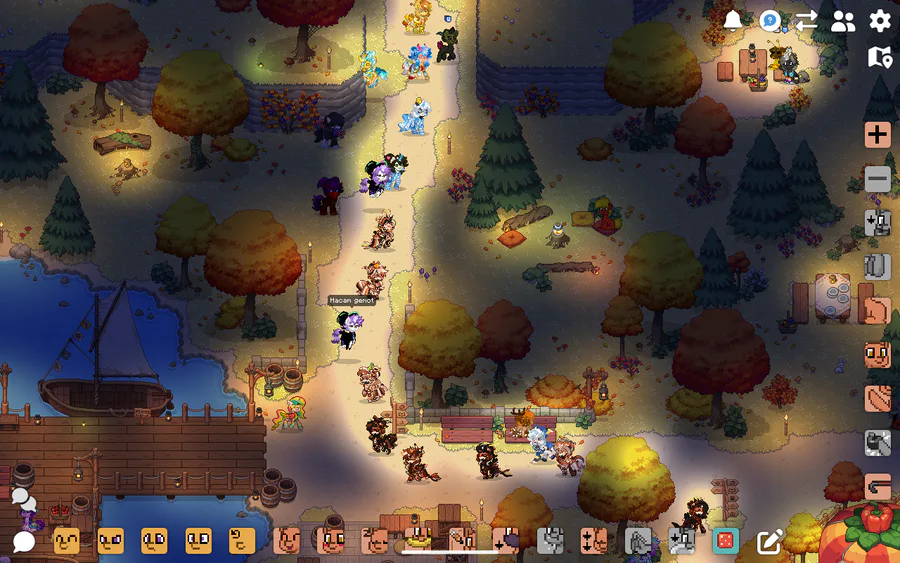Open the chat log double-bubble icon
The image size is (900, 563).
point(23,497)
